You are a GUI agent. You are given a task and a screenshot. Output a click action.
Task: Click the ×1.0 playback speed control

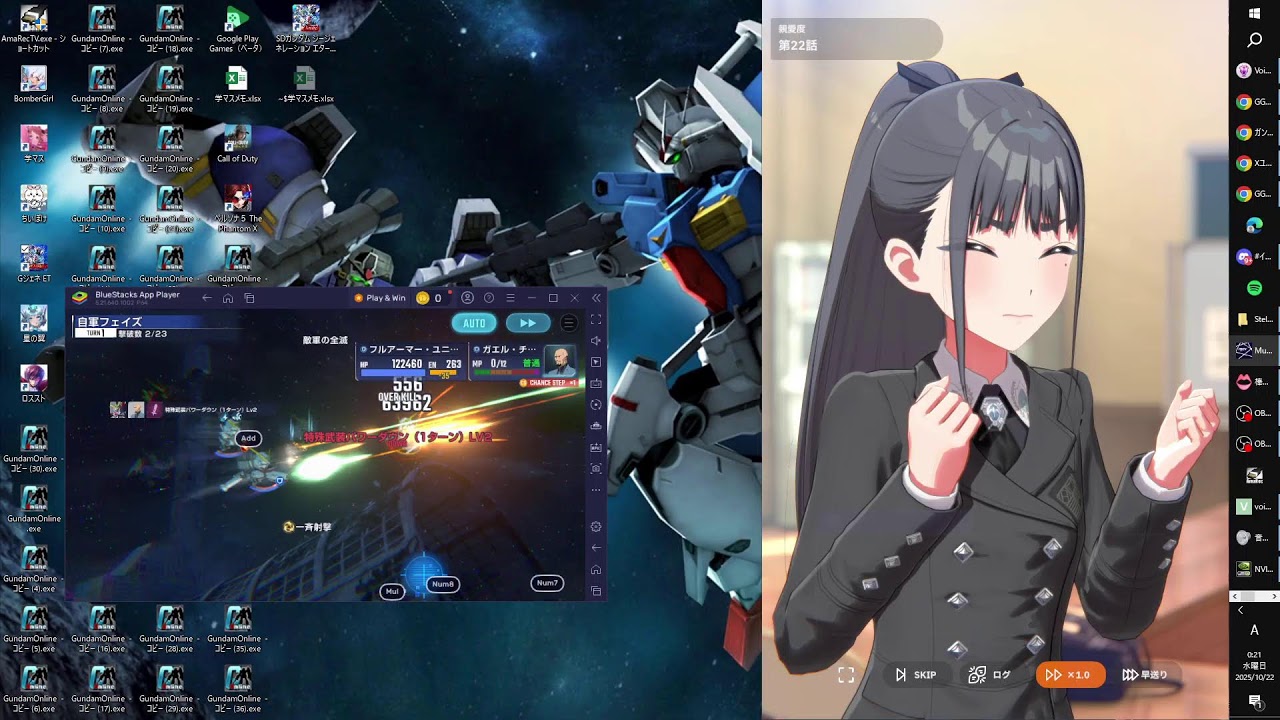coord(1069,674)
